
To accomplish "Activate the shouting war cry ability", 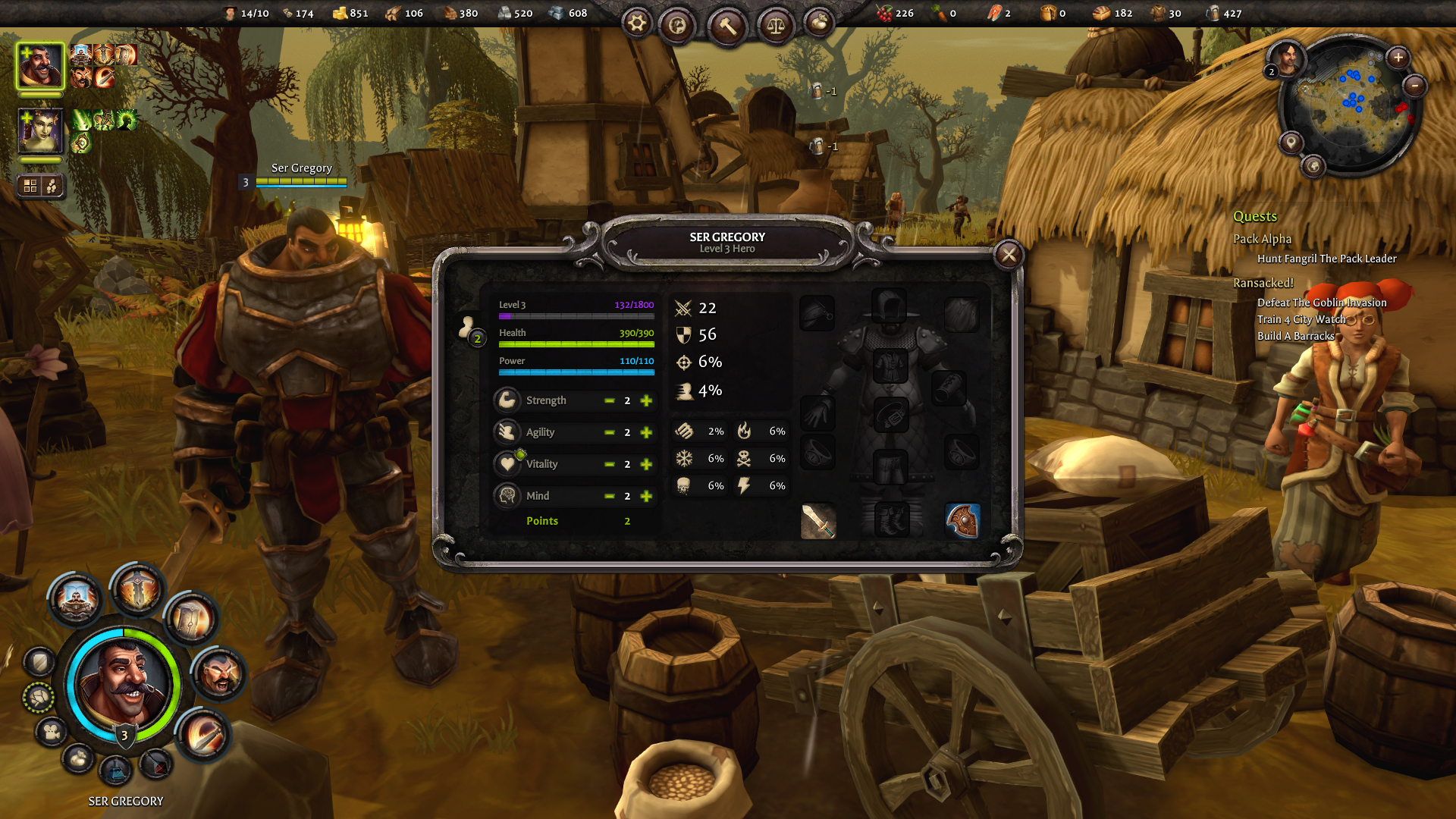I will click(x=219, y=673).
